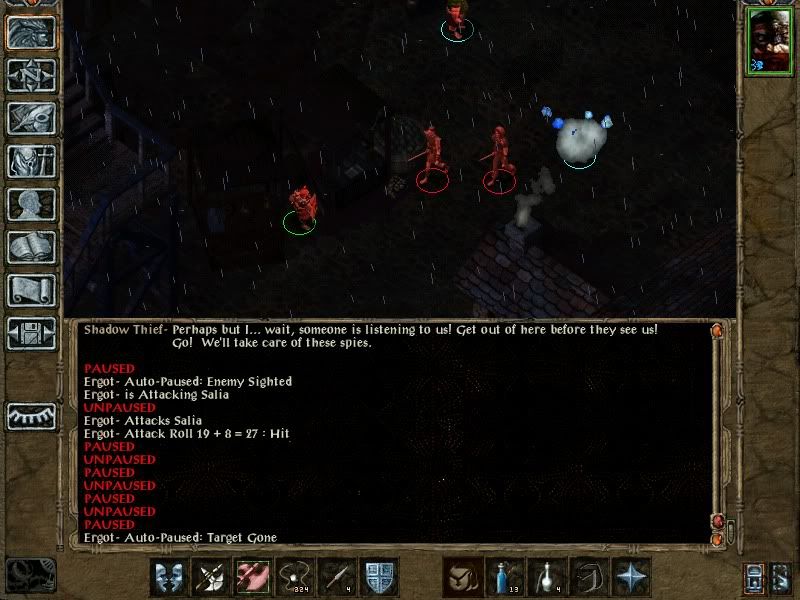The height and width of the screenshot is (600, 800).
Task: Activate the talk masks action
Action: (170, 577)
